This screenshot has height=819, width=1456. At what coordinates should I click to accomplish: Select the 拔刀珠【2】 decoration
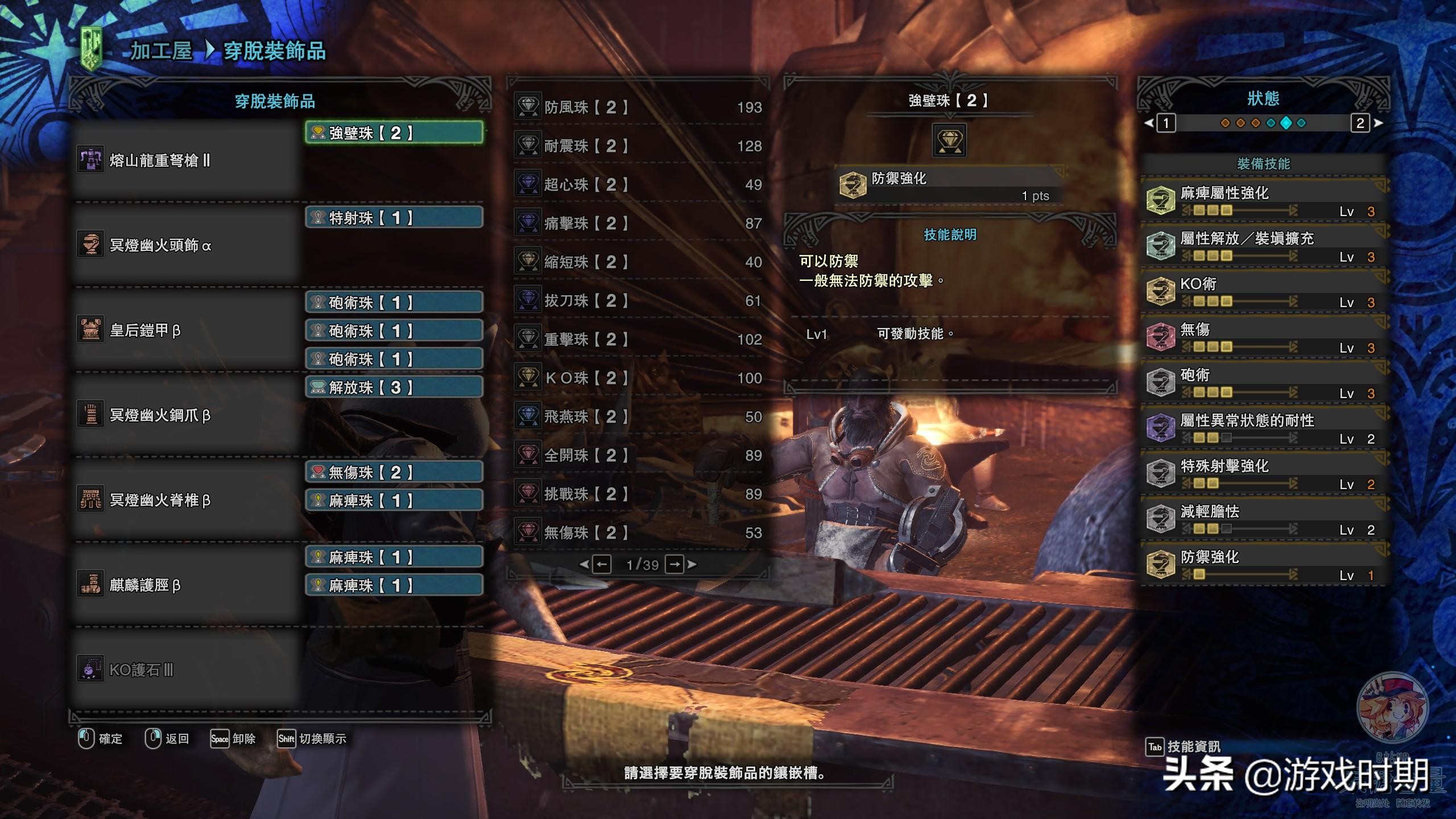tap(638, 300)
